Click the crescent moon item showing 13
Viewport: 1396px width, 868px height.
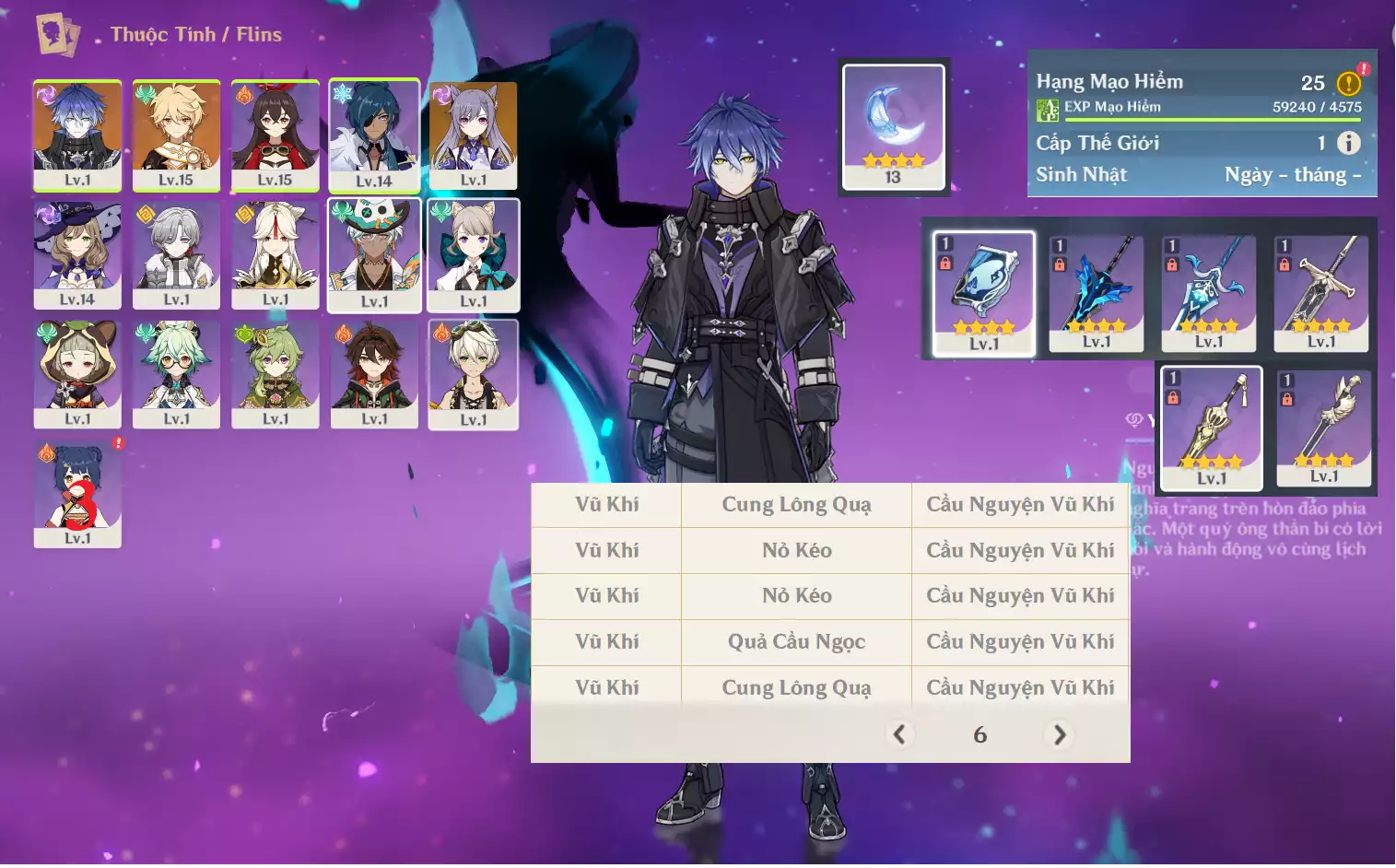(x=893, y=126)
